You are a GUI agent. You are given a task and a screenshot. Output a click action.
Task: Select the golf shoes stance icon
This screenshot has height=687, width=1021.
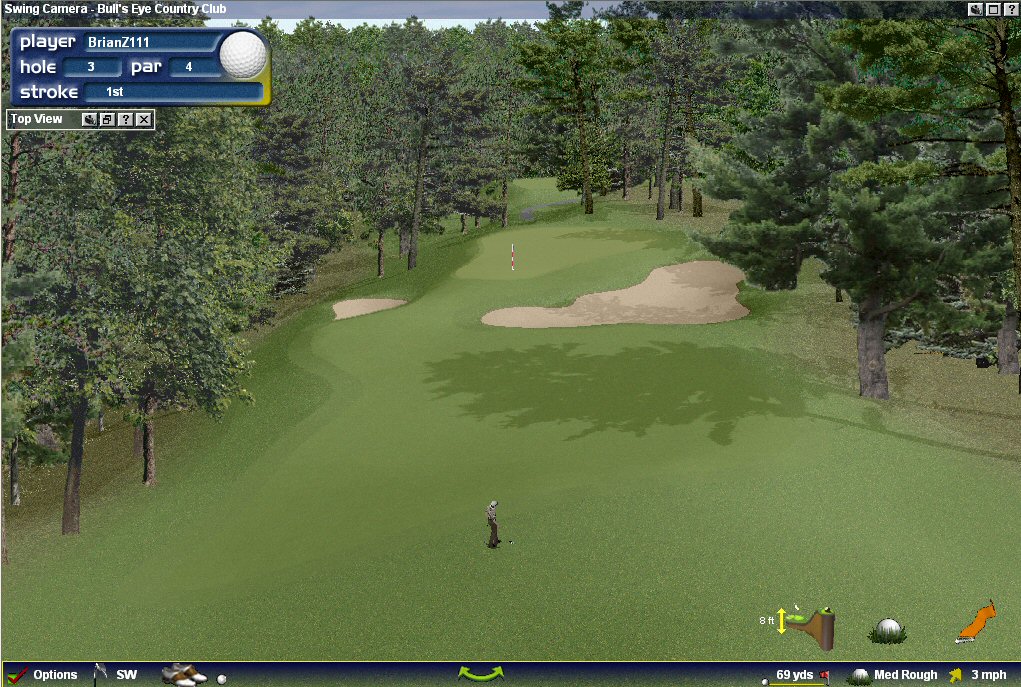click(x=183, y=675)
